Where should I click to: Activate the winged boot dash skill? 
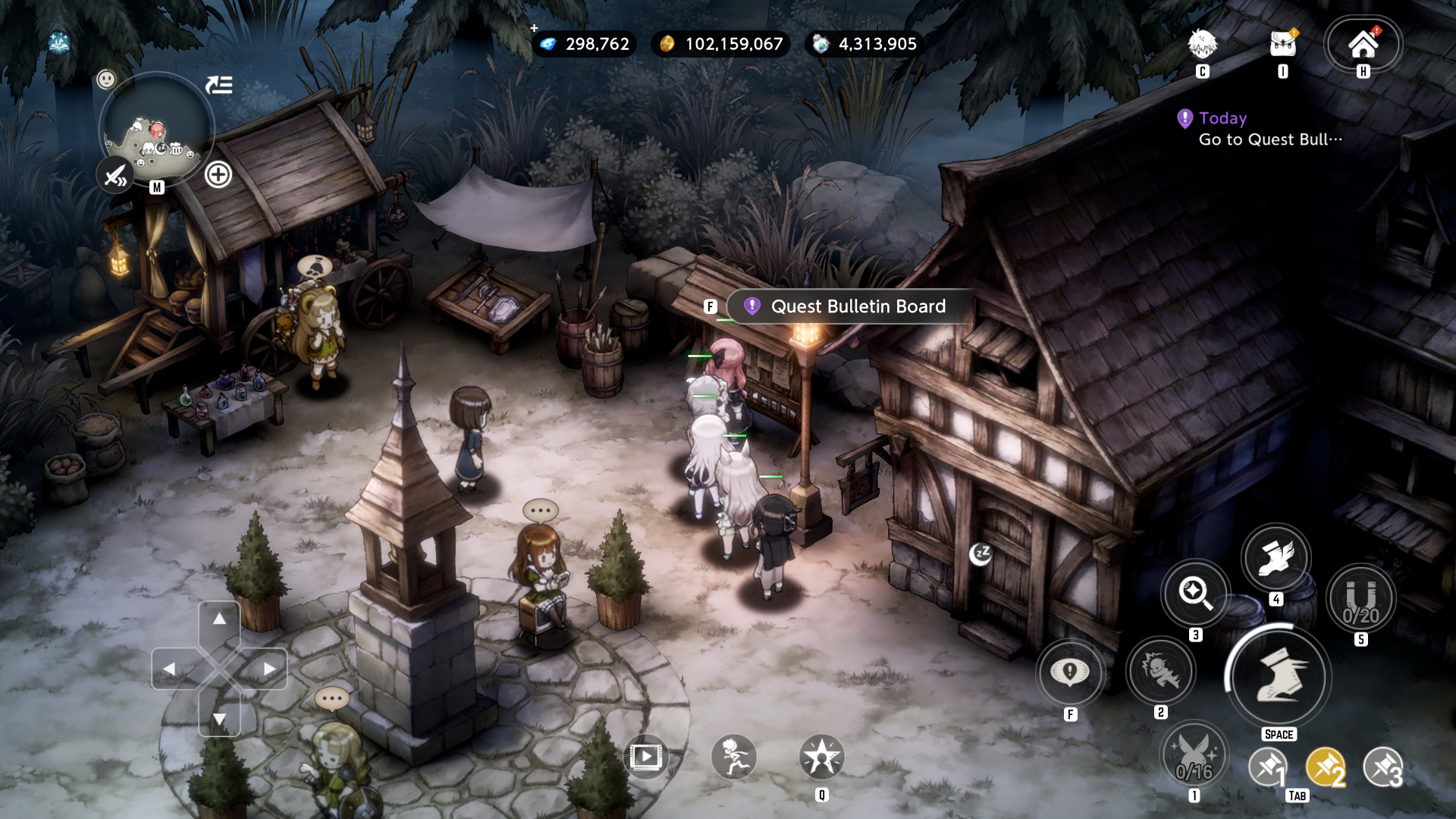[1276, 557]
